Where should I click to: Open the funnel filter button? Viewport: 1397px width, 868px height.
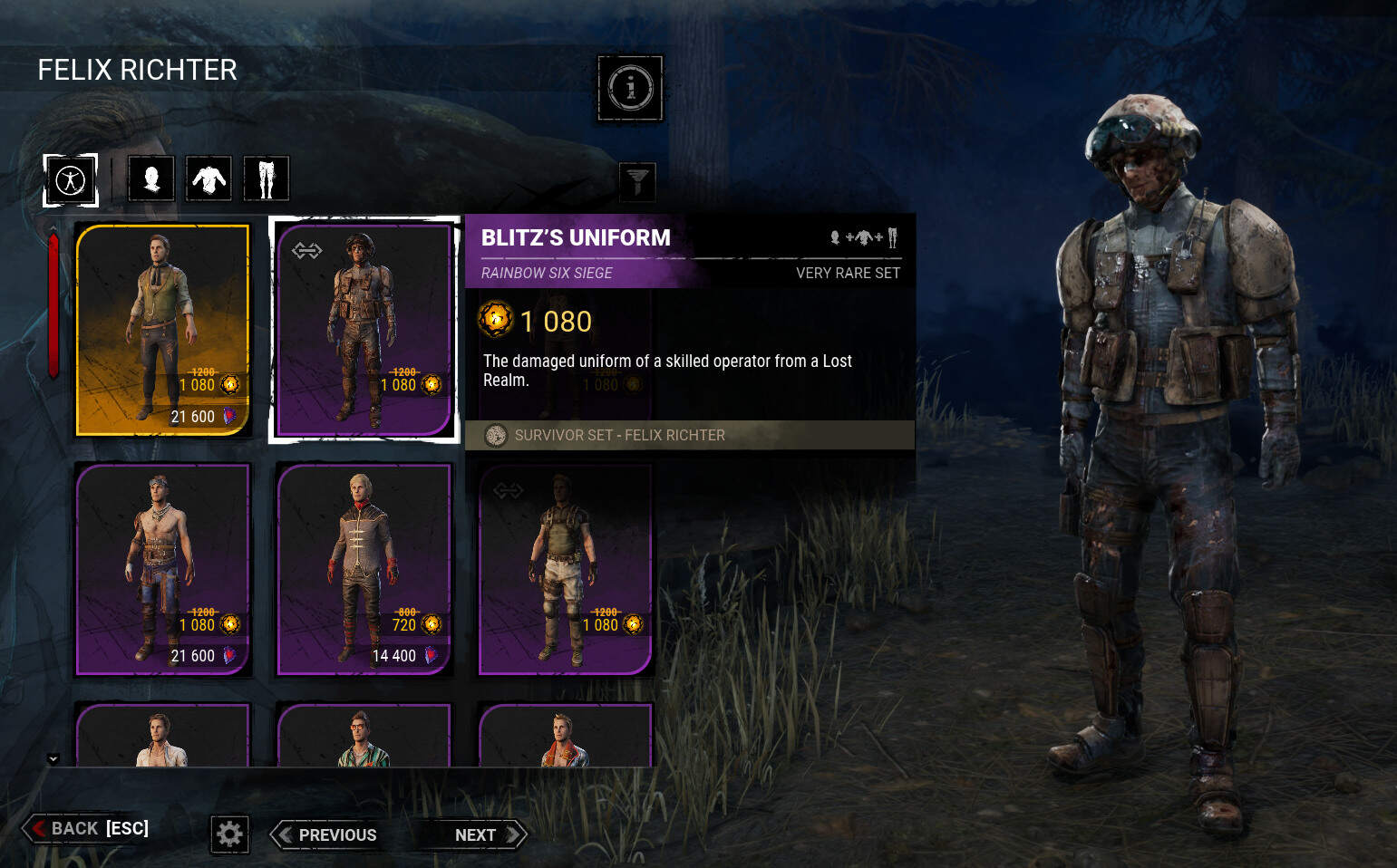pyautogui.click(x=636, y=181)
